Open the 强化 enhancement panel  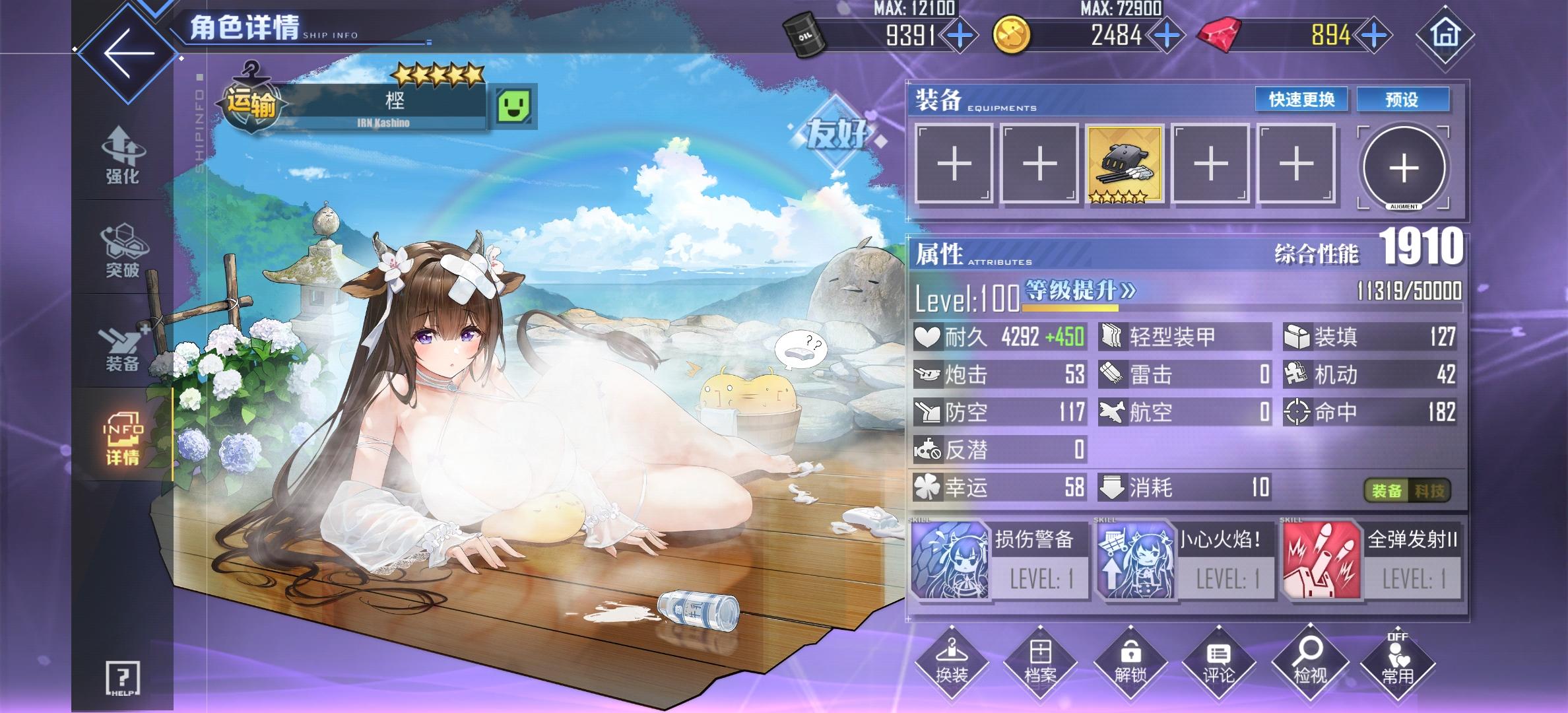pos(122,155)
